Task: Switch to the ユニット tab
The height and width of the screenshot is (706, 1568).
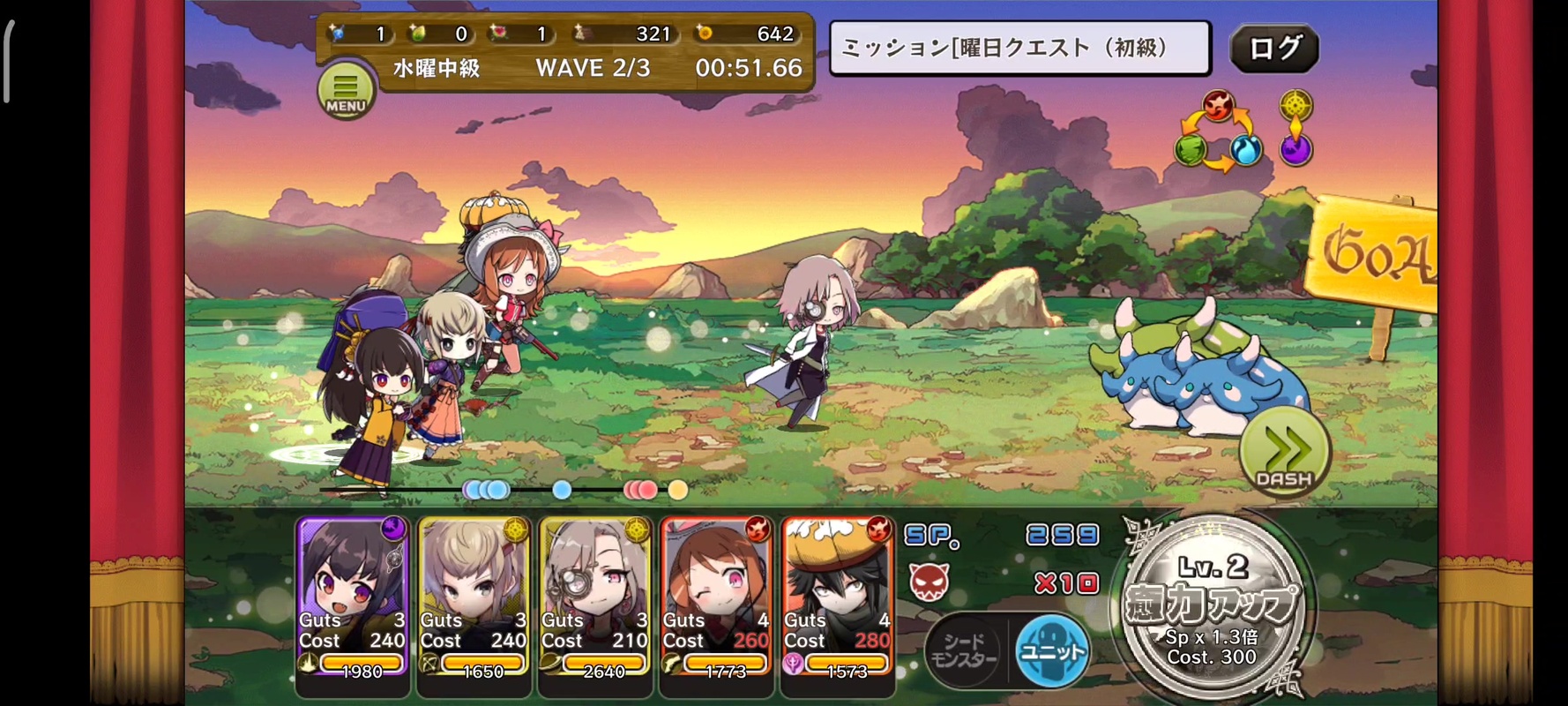Action: (1051, 652)
